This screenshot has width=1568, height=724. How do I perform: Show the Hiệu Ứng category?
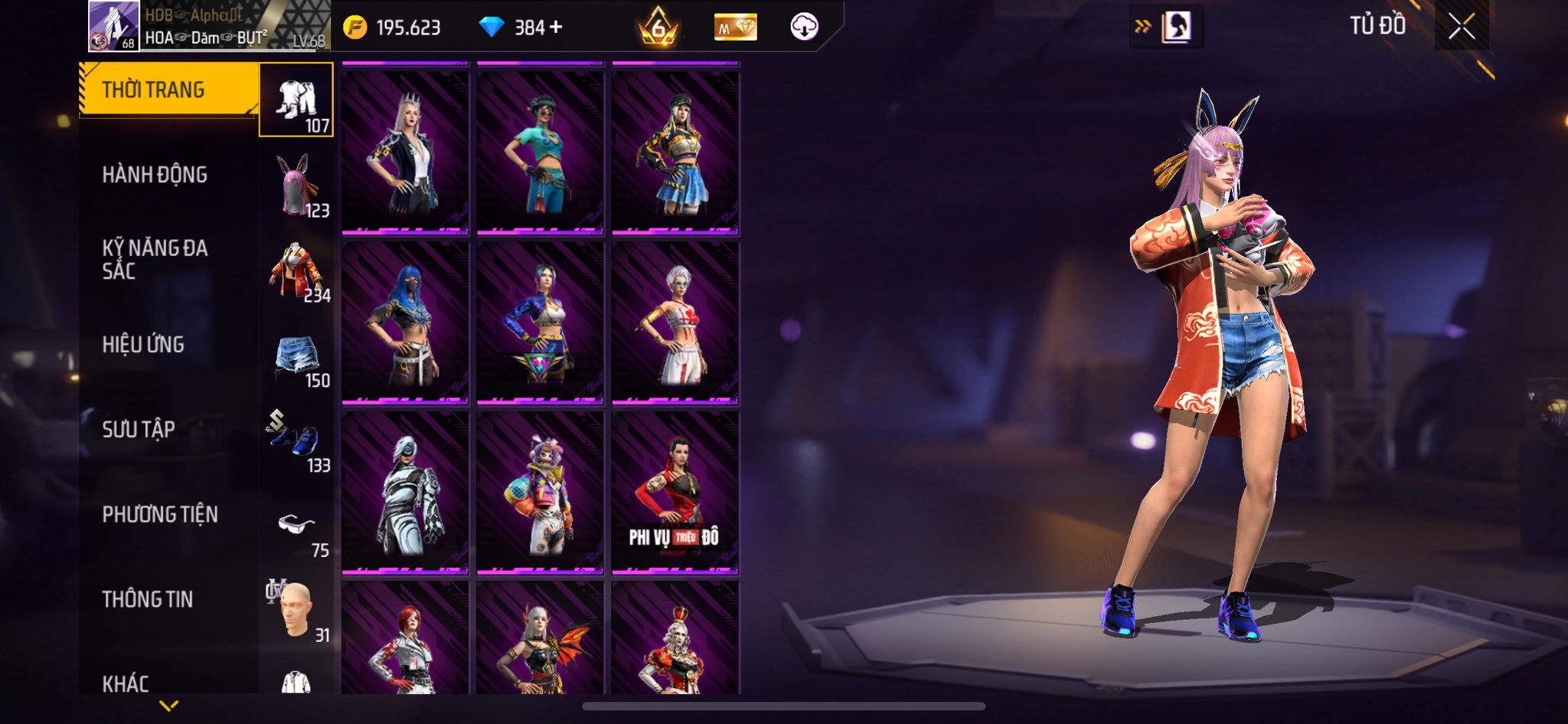[x=143, y=345]
